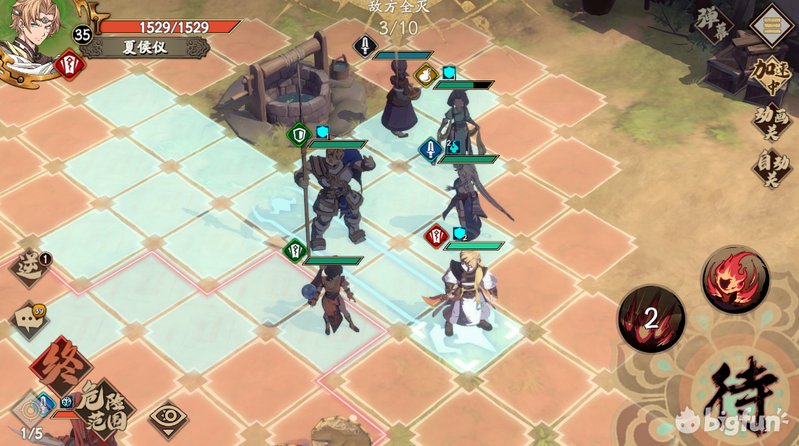Select the claw slash skill on cooldown
The image size is (799, 446).
pyautogui.click(x=651, y=318)
